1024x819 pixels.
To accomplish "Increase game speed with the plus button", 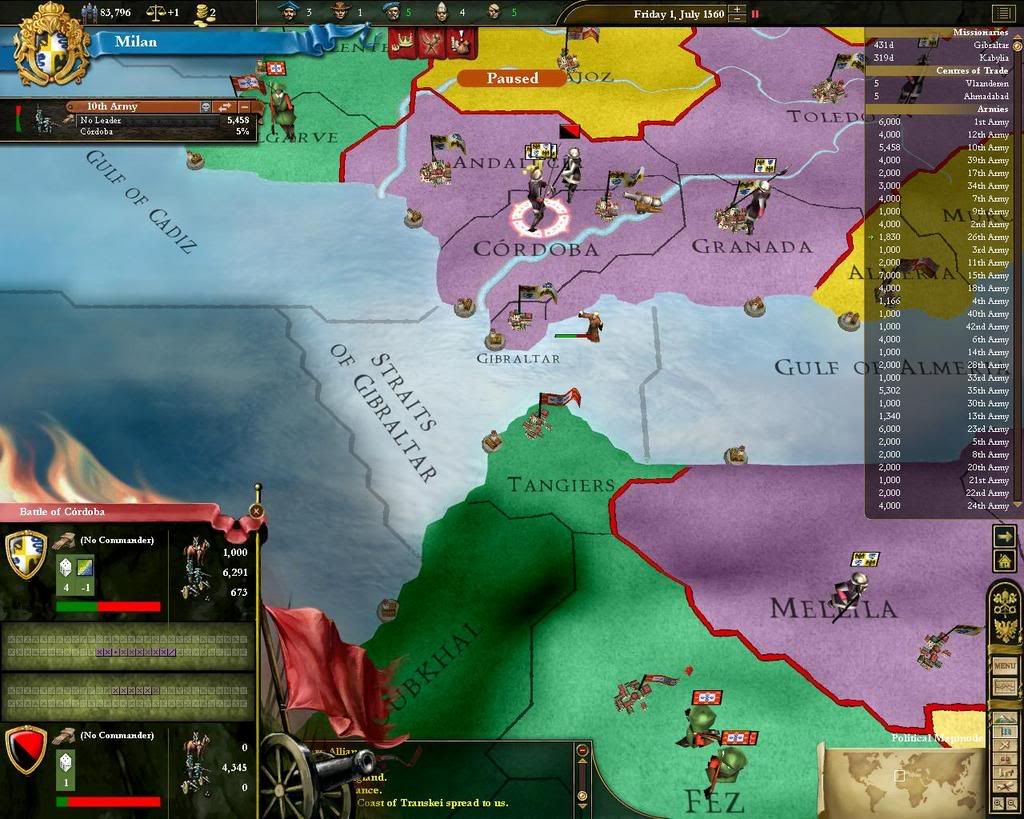I will pyautogui.click(x=737, y=10).
